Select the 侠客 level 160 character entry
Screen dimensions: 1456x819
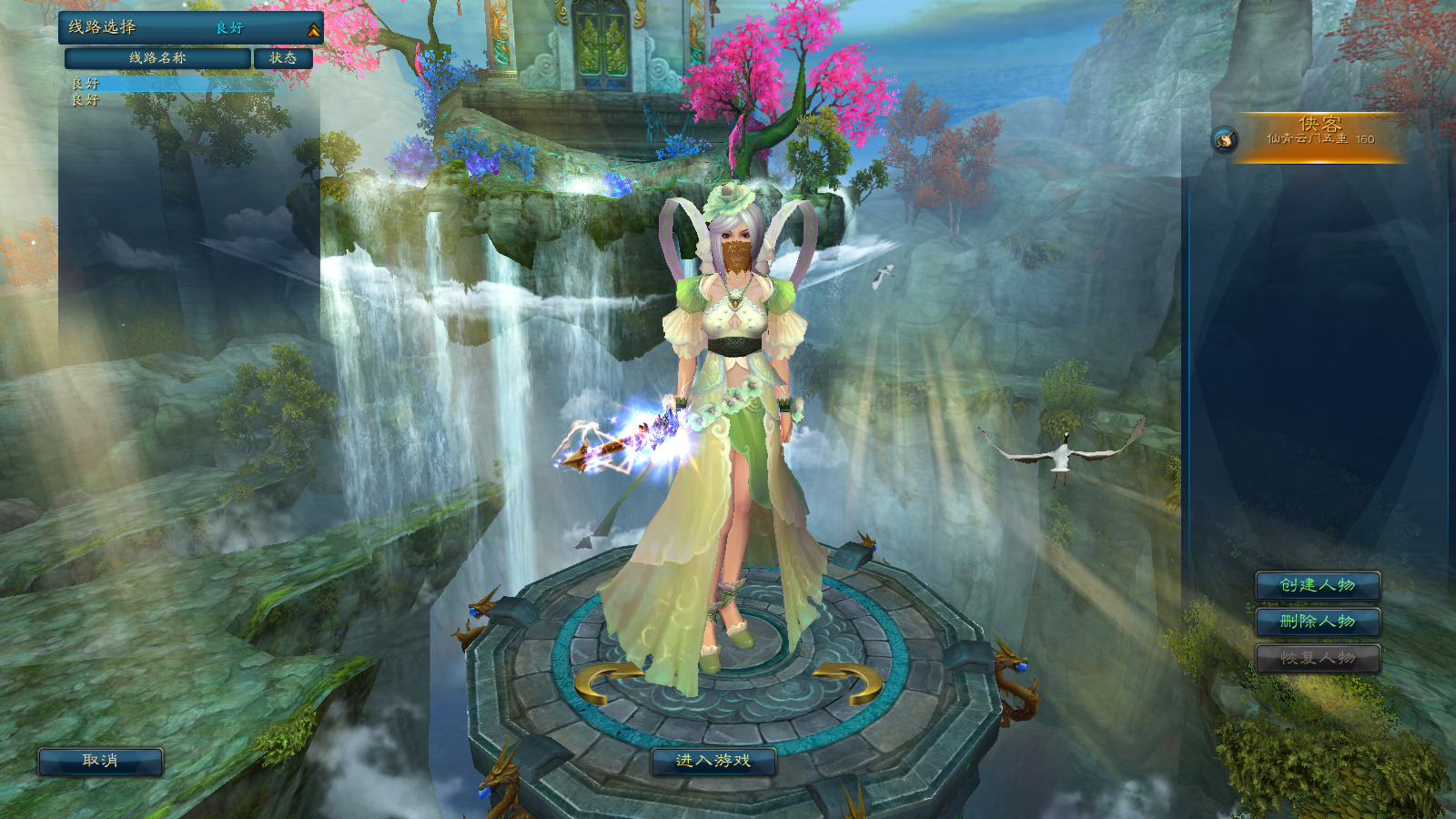point(1319,137)
